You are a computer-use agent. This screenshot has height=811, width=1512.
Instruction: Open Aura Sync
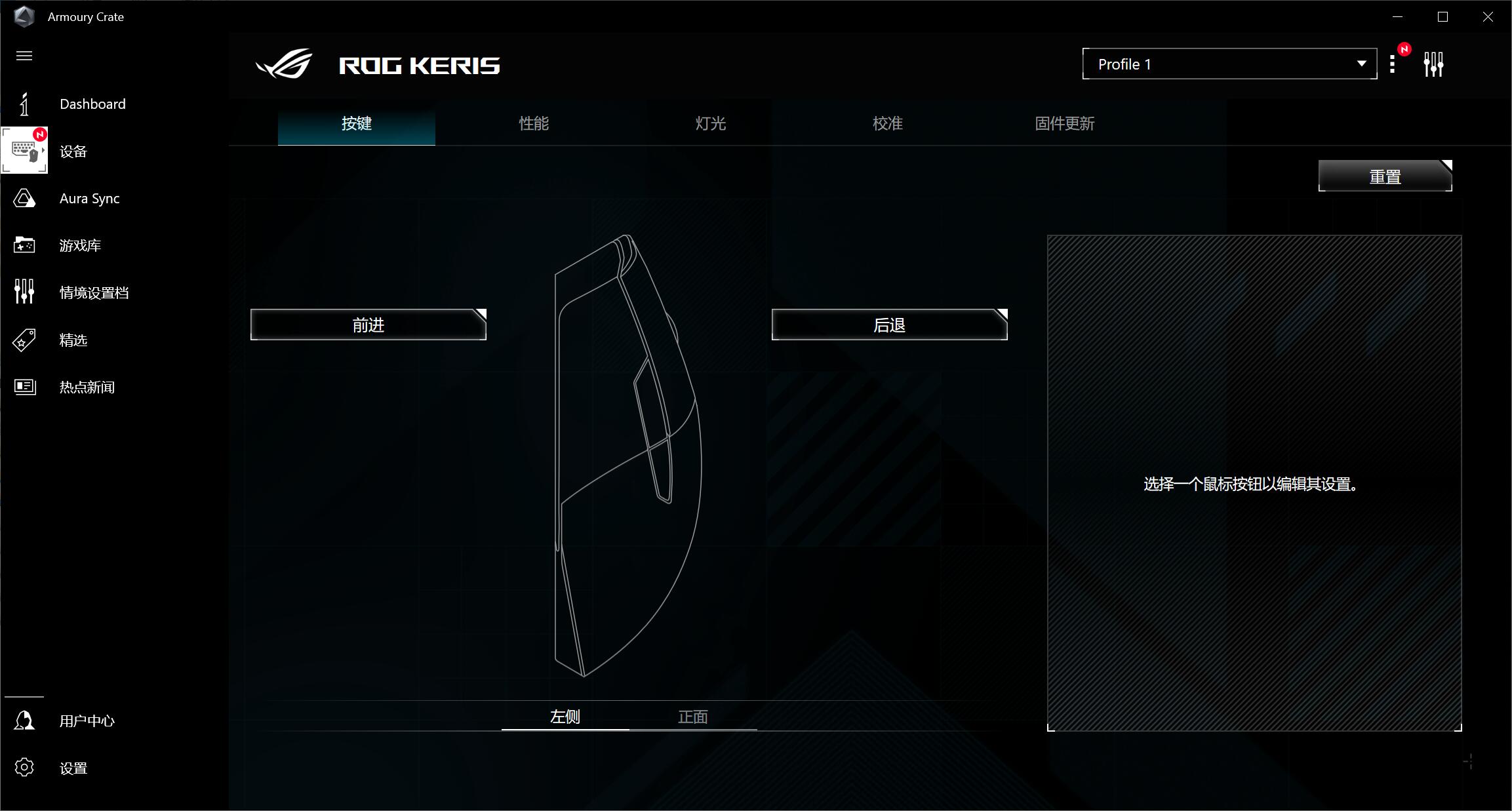(x=89, y=199)
